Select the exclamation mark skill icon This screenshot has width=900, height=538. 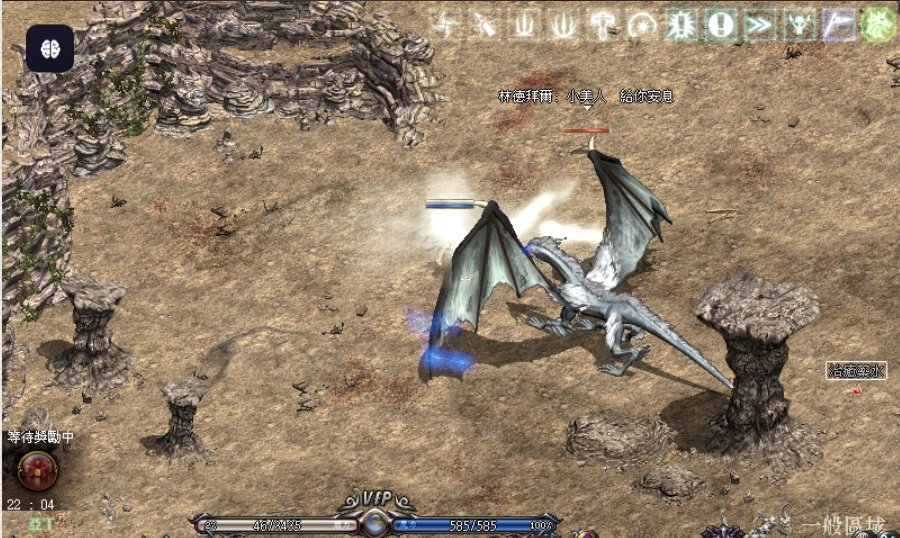720,25
